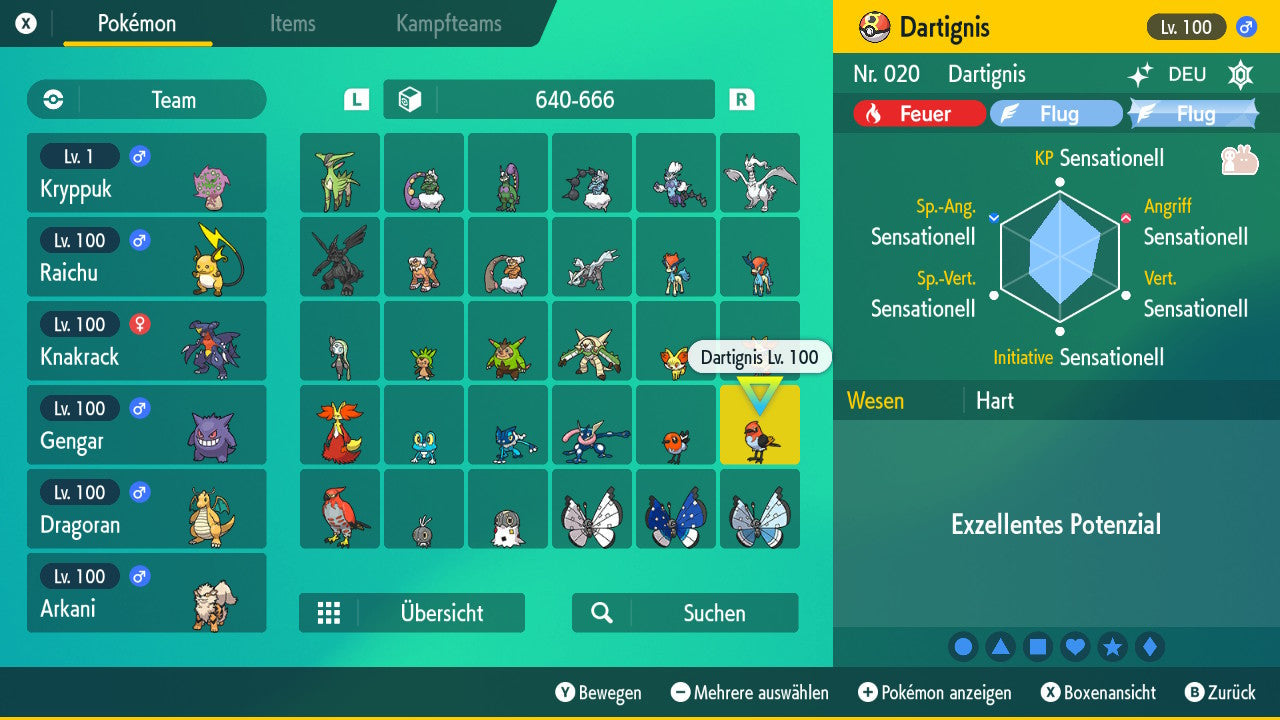Image resolution: width=1280 pixels, height=720 pixels.
Task: Select the red Feuer type badge
Action: [x=917, y=113]
